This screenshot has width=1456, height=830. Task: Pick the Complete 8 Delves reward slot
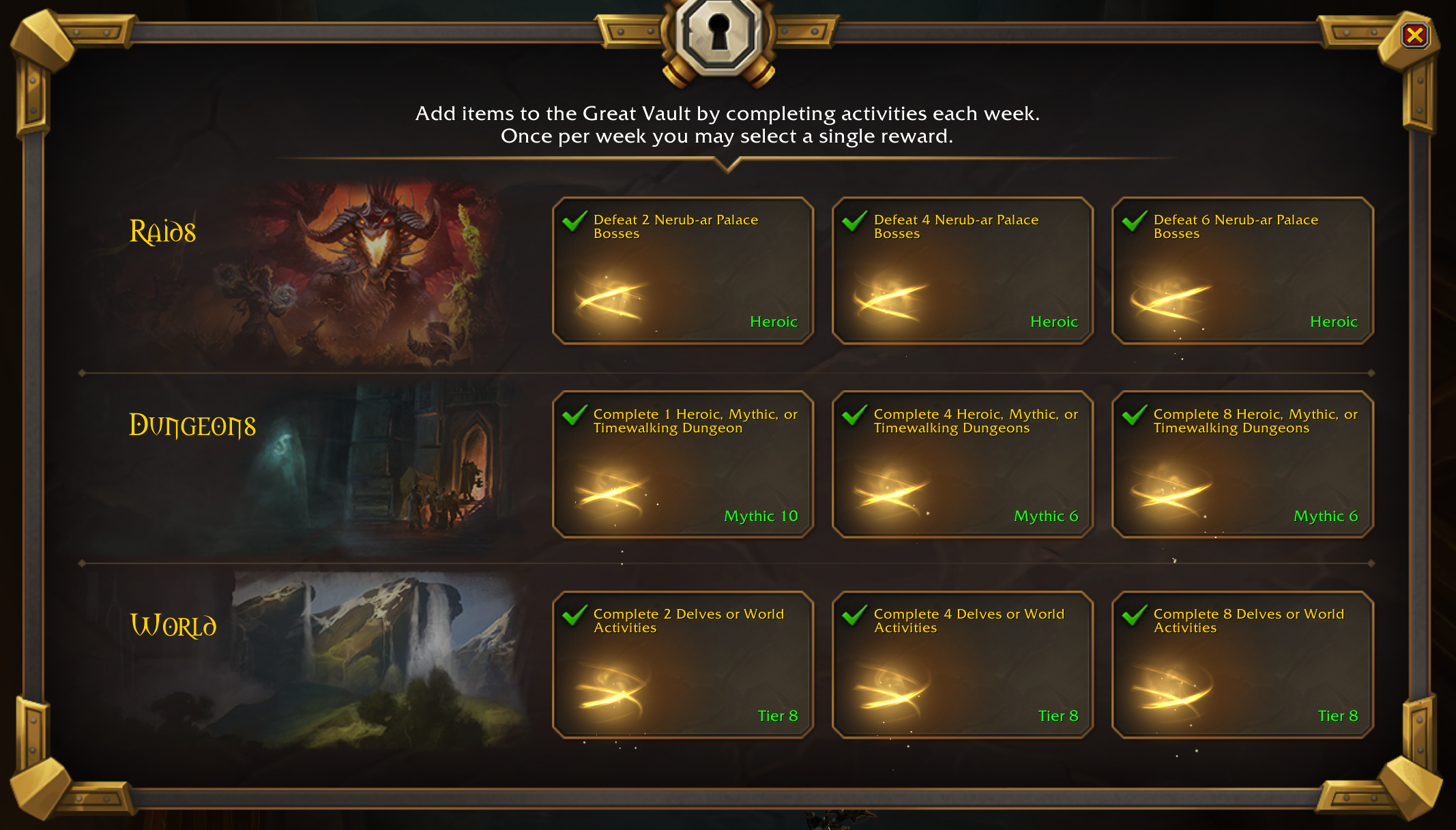pos(1242,664)
